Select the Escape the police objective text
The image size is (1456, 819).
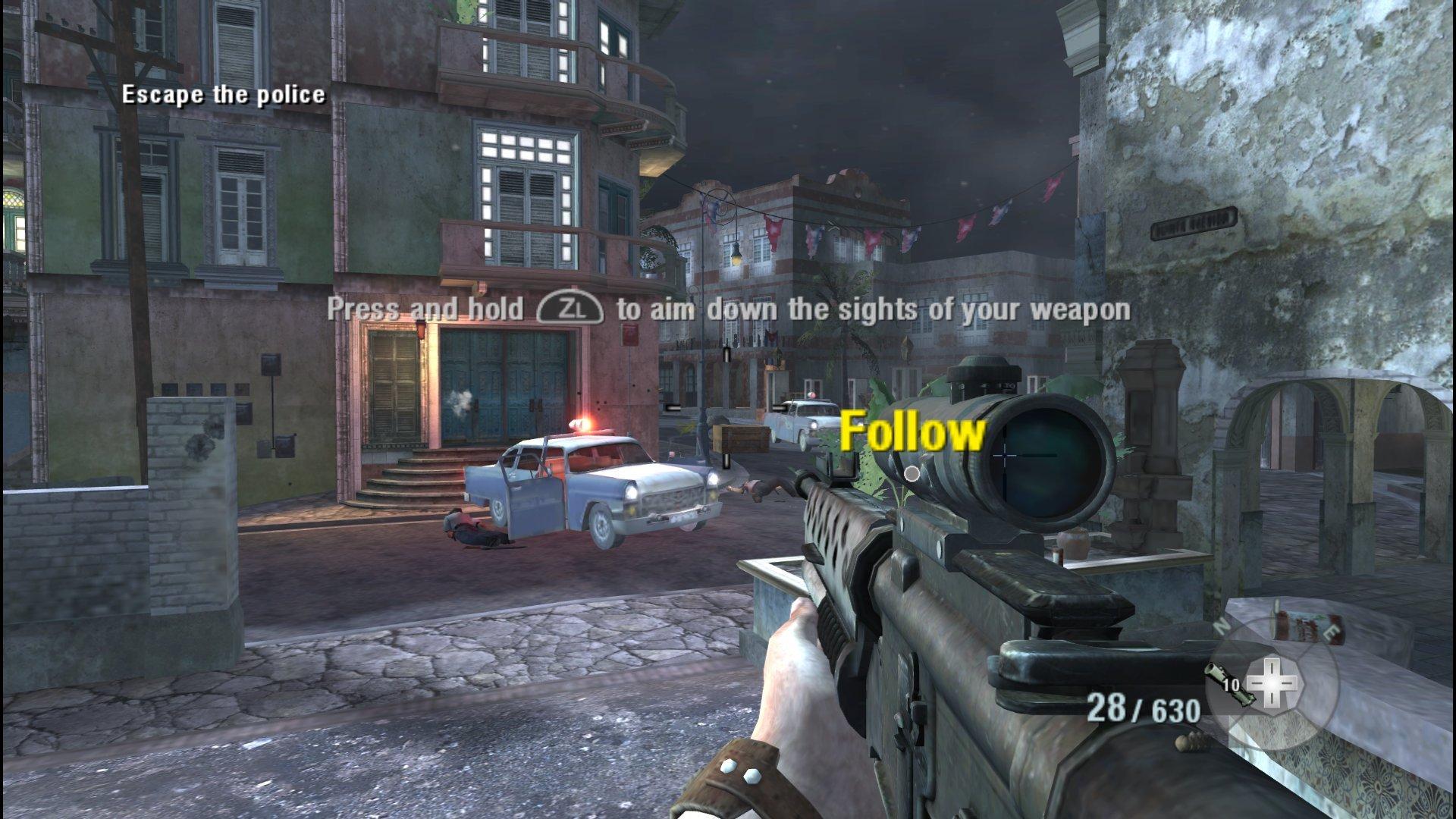point(224,96)
